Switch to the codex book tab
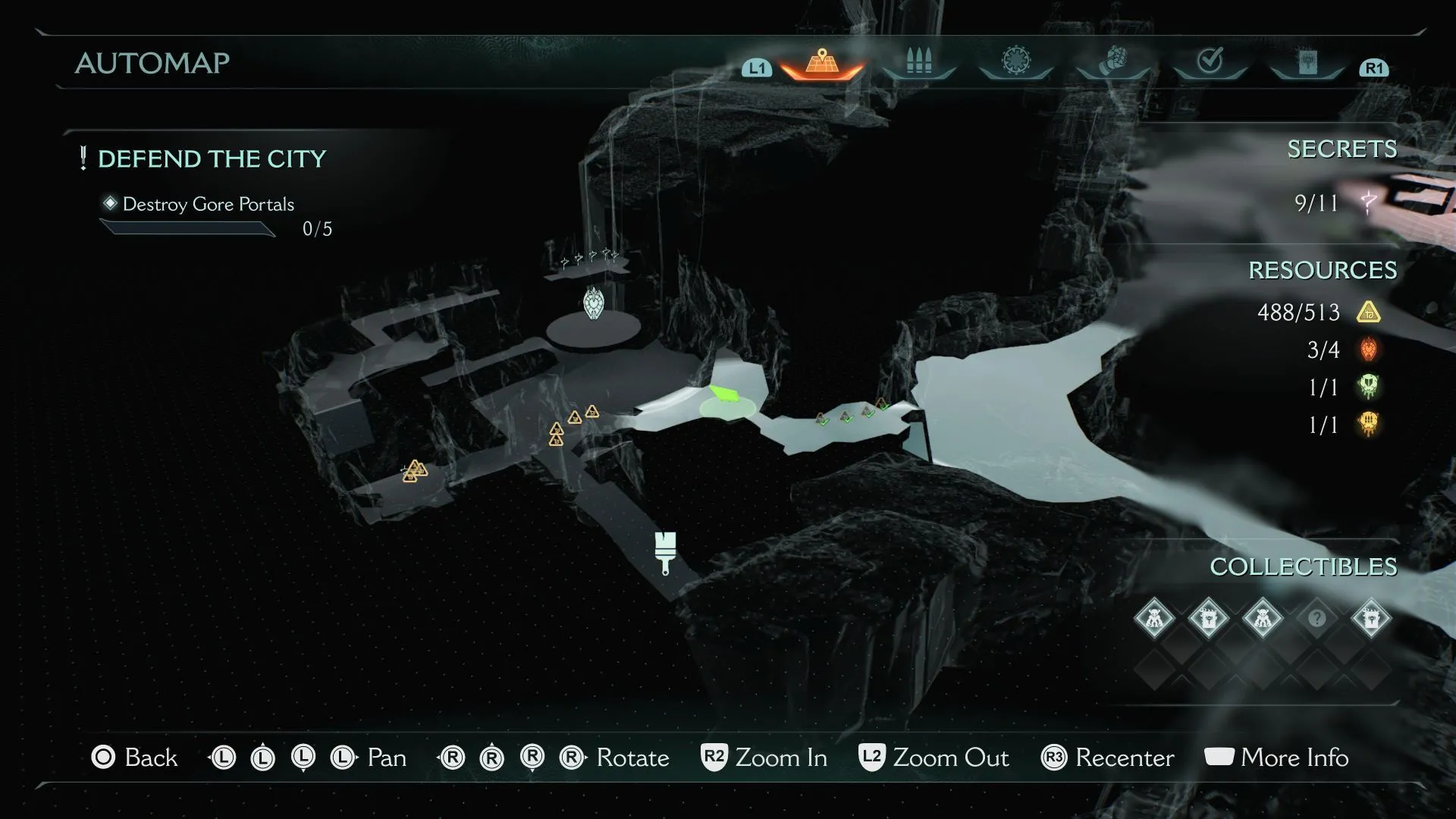The height and width of the screenshot is (819, 1456). pos(1307,62)
